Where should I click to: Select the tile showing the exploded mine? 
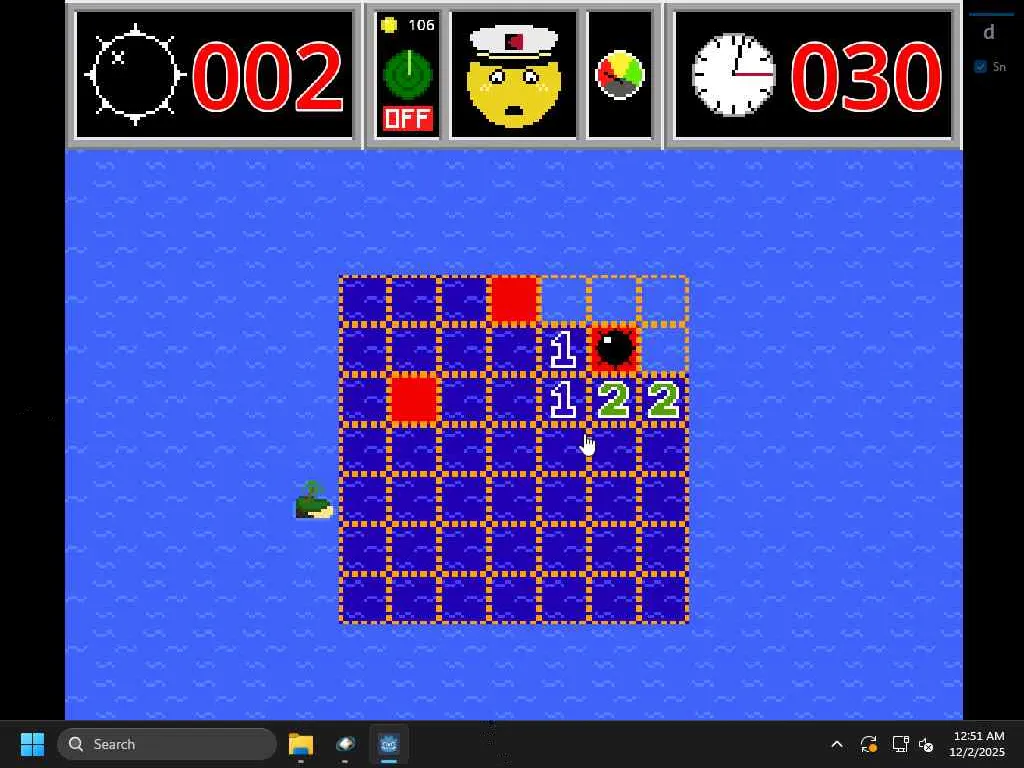pyautogui.click(x=614, y=349)
